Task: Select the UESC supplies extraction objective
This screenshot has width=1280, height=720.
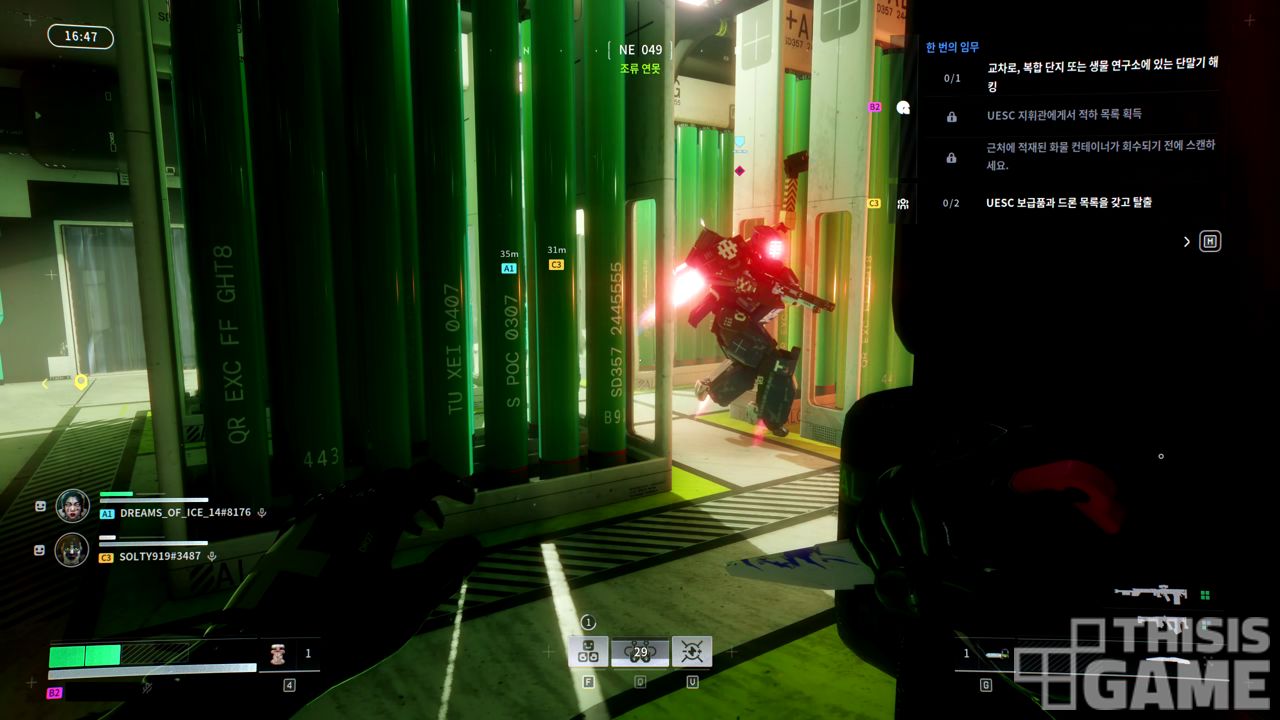Action: (x=1068, y=203)
